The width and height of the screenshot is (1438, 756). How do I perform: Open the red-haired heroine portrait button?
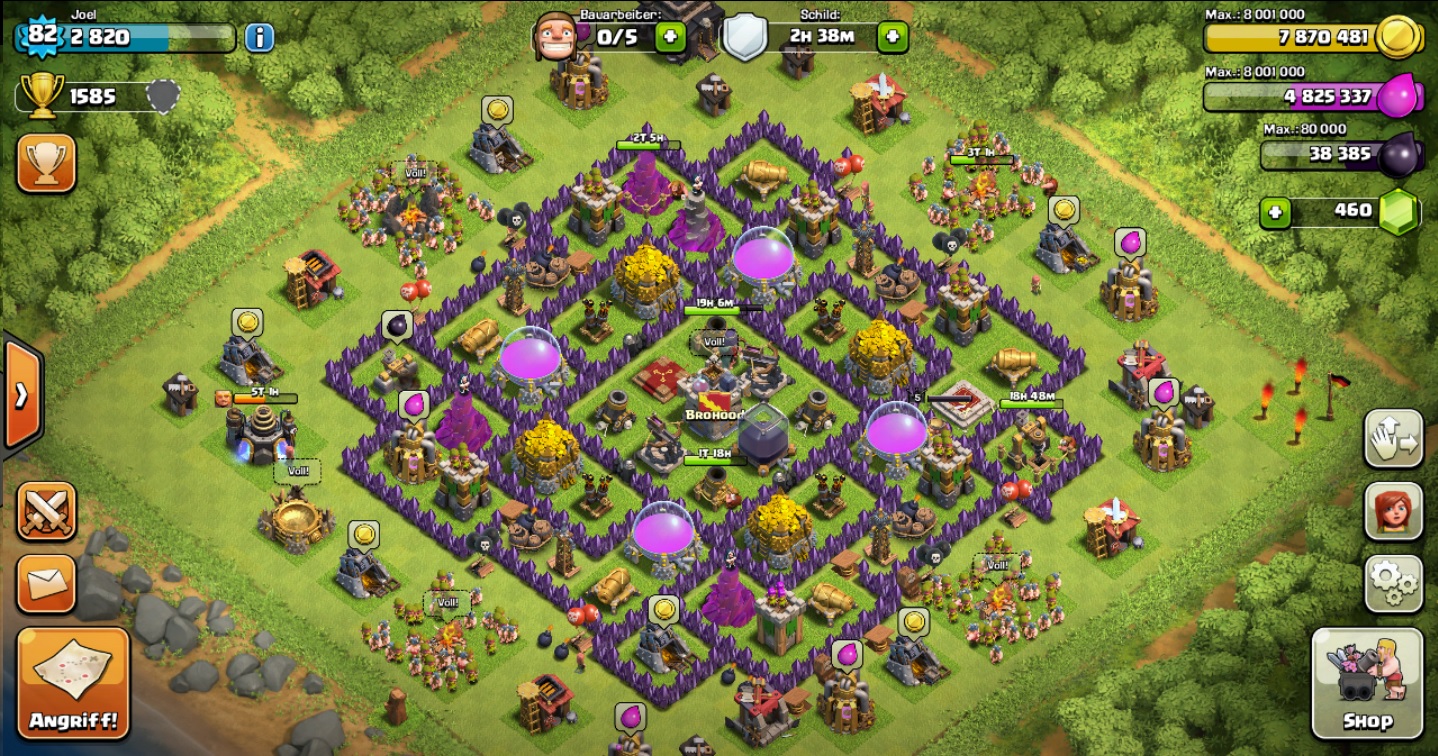(x=1393, y=511)
